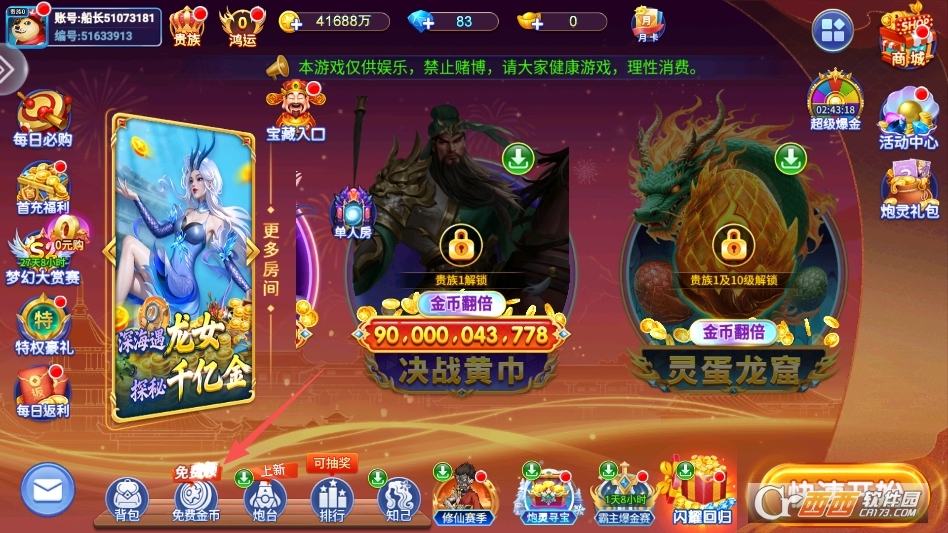Open 炮灵礼包 gift pack
The height and width of the screenshot is (533, 948).
[x=909, y=188]
